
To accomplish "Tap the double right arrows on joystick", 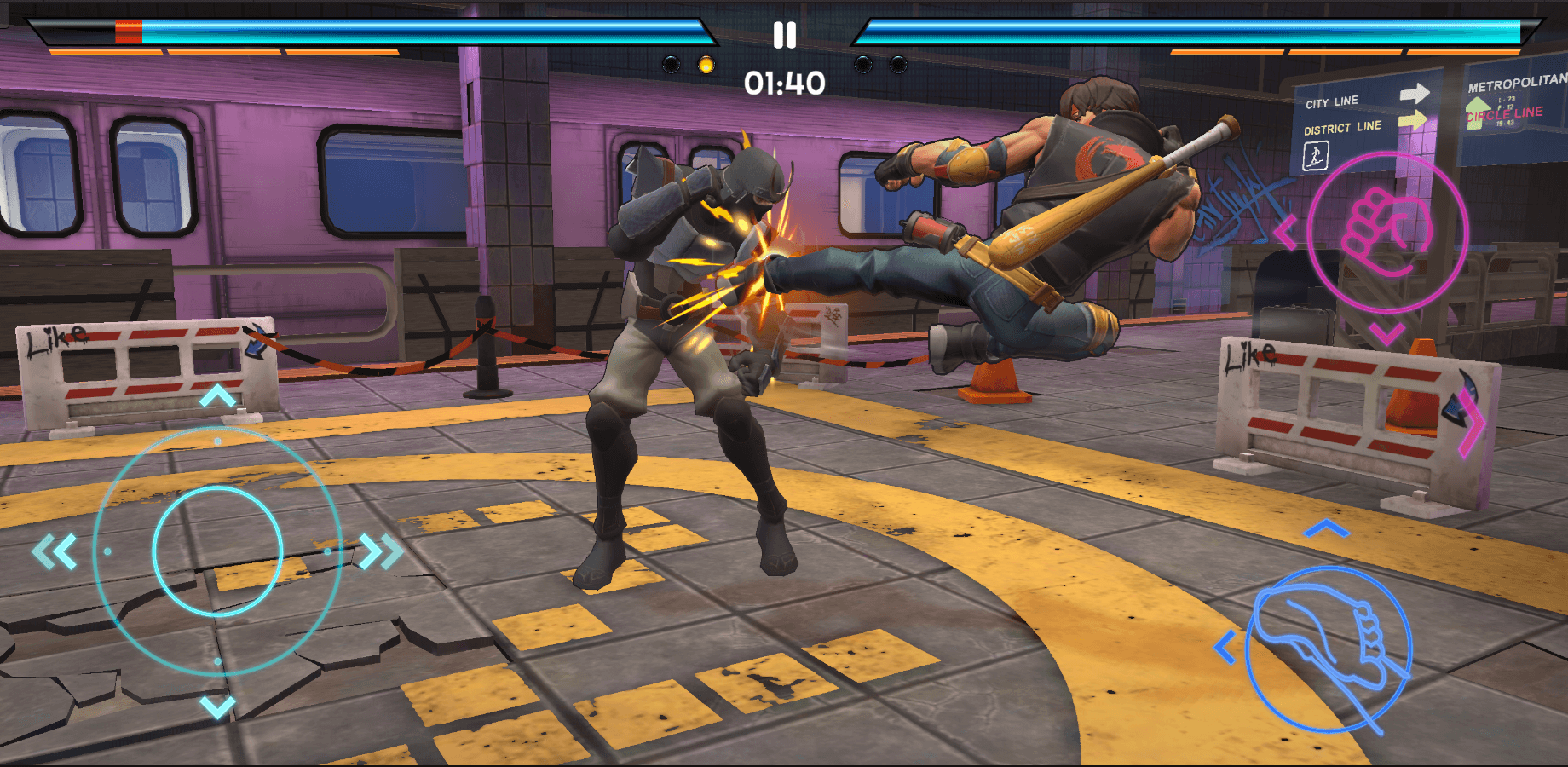I will [380, 551].
